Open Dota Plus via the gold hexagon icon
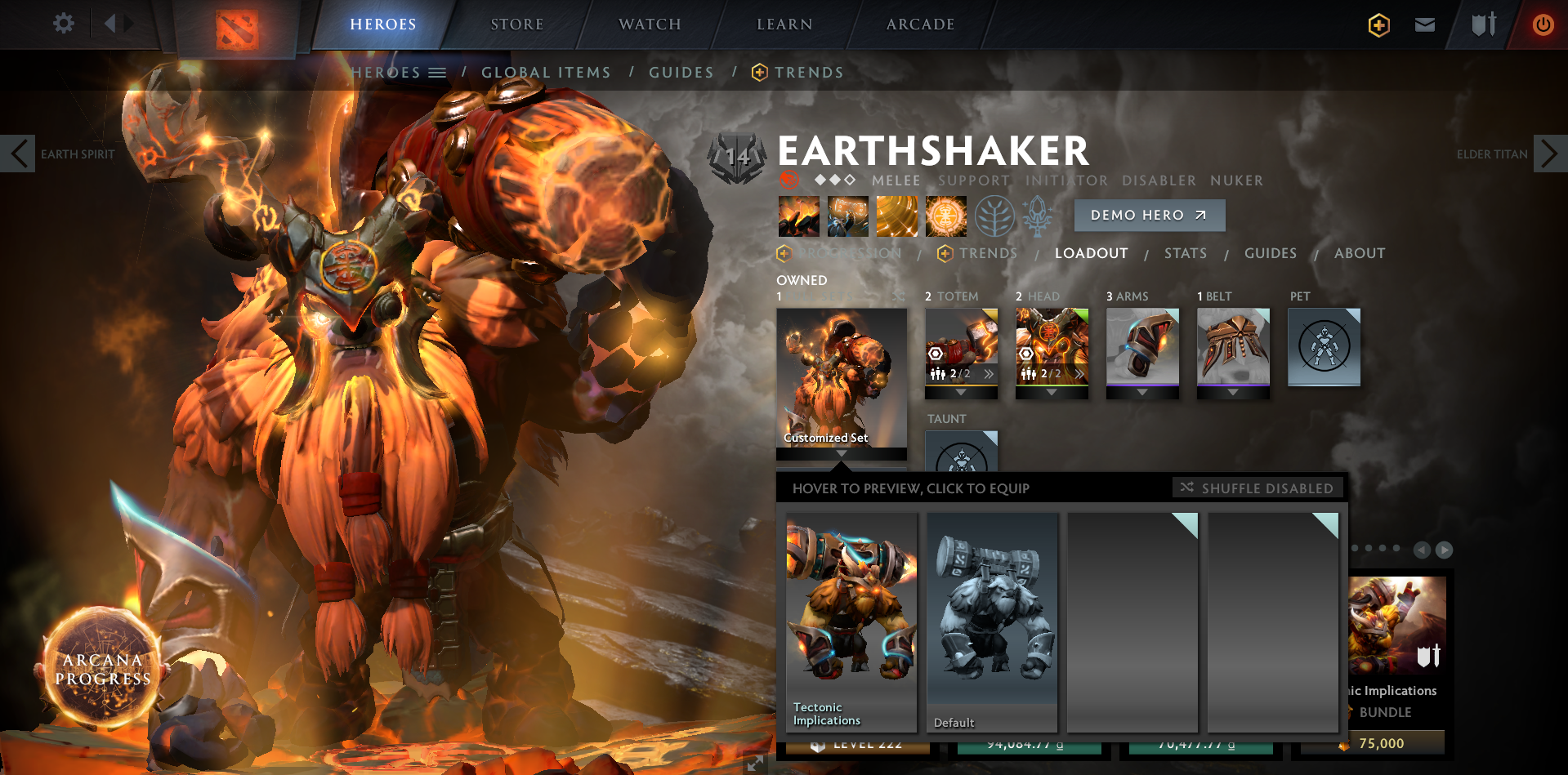This screenshot has width=1568, height=775. point(1378,24)
